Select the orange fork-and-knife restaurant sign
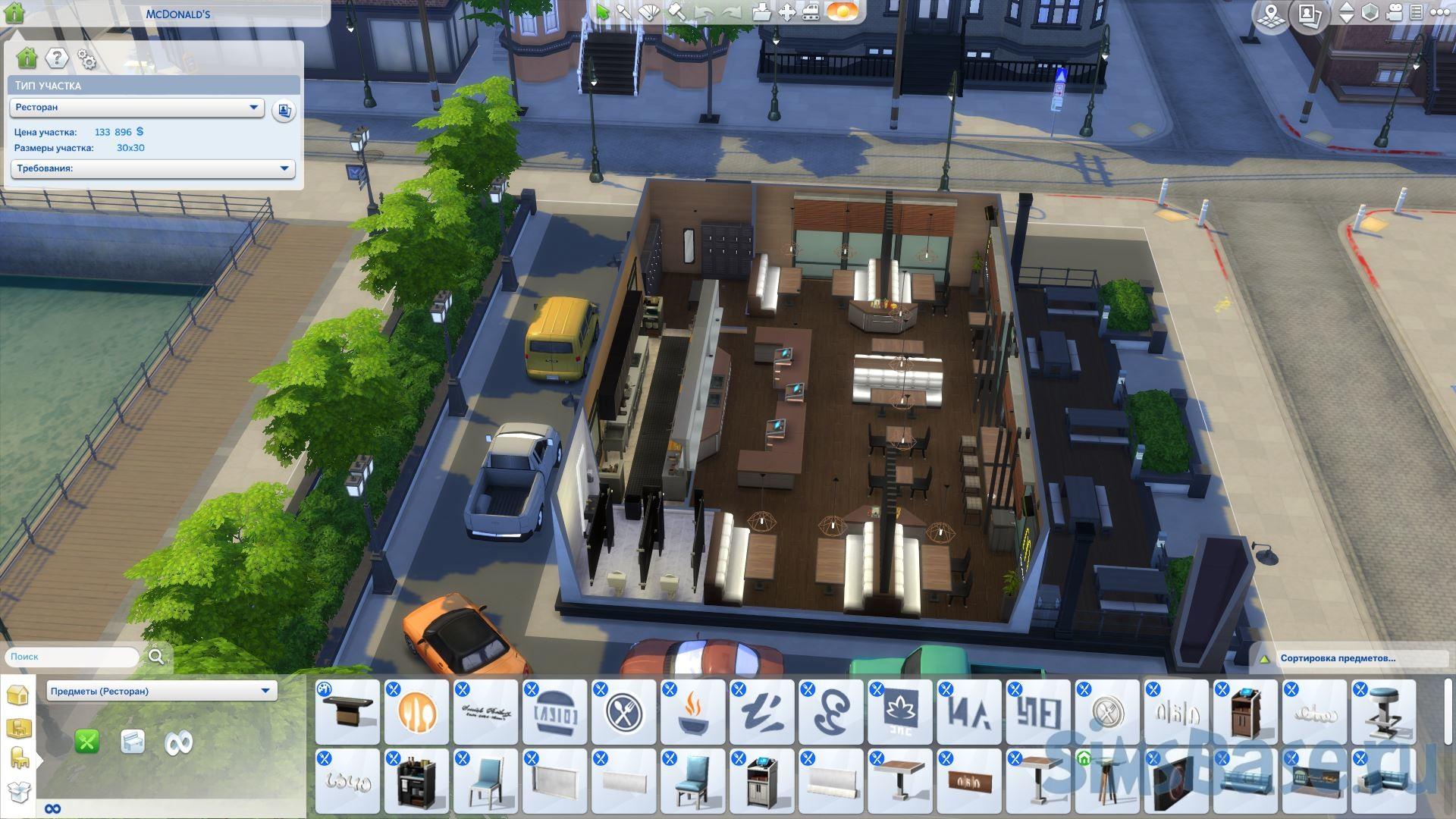1456x819 pixels. tap(417, 713)
